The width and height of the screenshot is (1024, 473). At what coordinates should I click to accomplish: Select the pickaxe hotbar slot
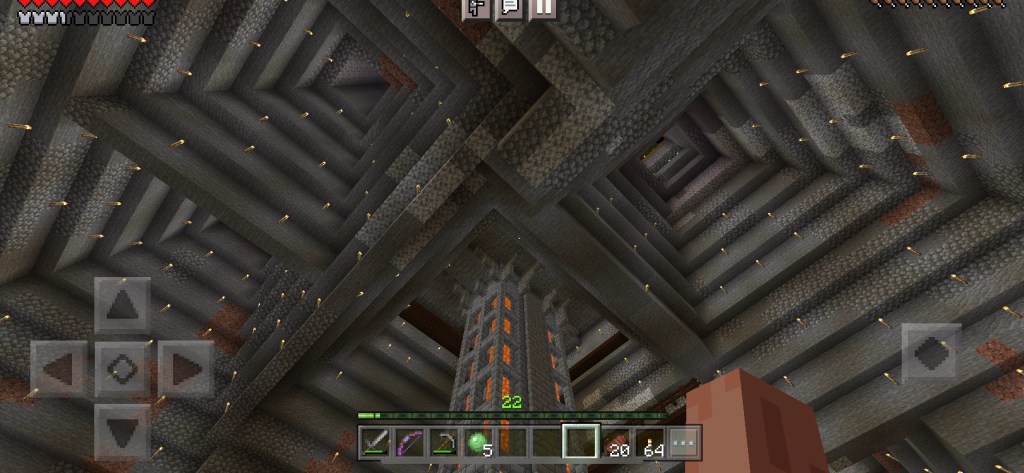tap(443, 441)
